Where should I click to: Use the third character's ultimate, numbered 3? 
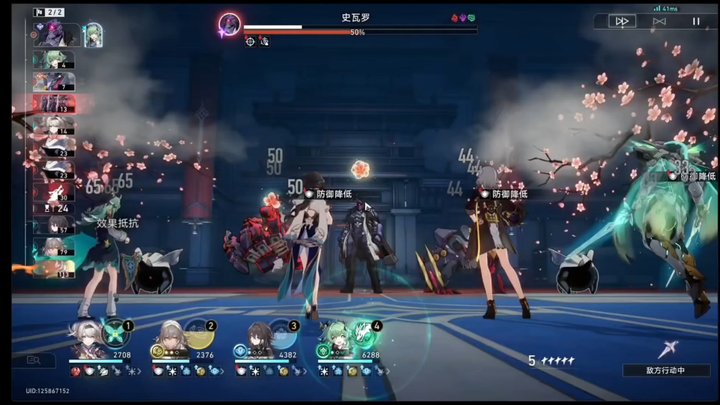tap(283, 332)
